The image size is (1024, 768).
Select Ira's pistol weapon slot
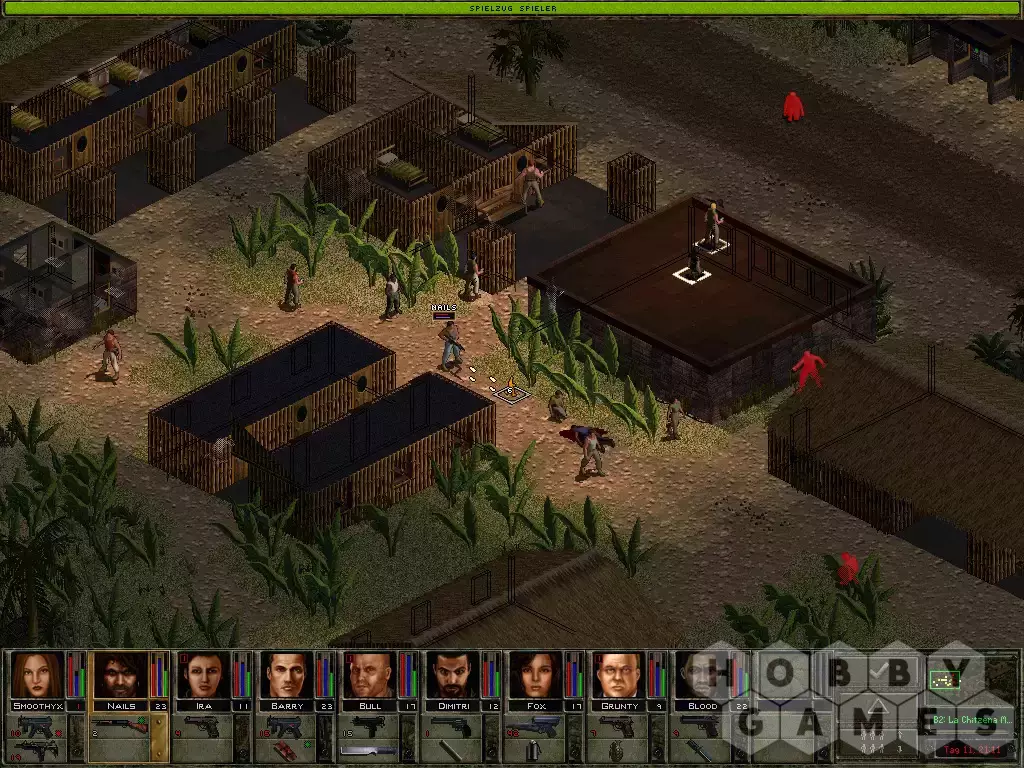click(x=204, y=726)
